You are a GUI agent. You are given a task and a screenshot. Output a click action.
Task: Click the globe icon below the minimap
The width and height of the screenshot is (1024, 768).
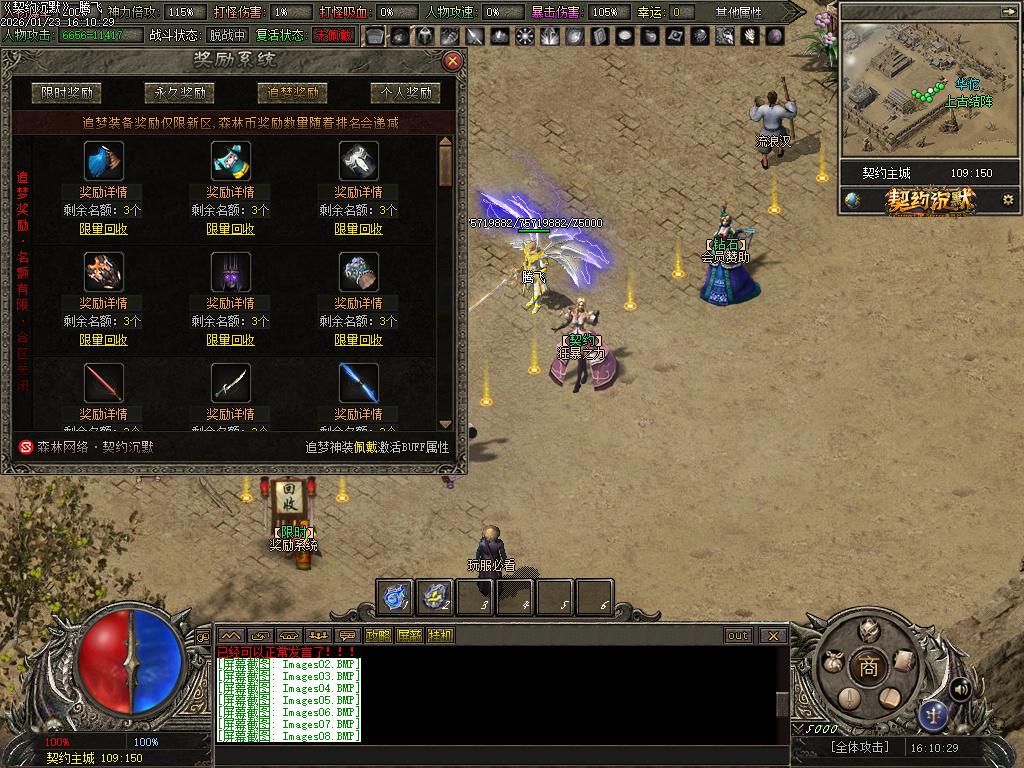[852, 200]
